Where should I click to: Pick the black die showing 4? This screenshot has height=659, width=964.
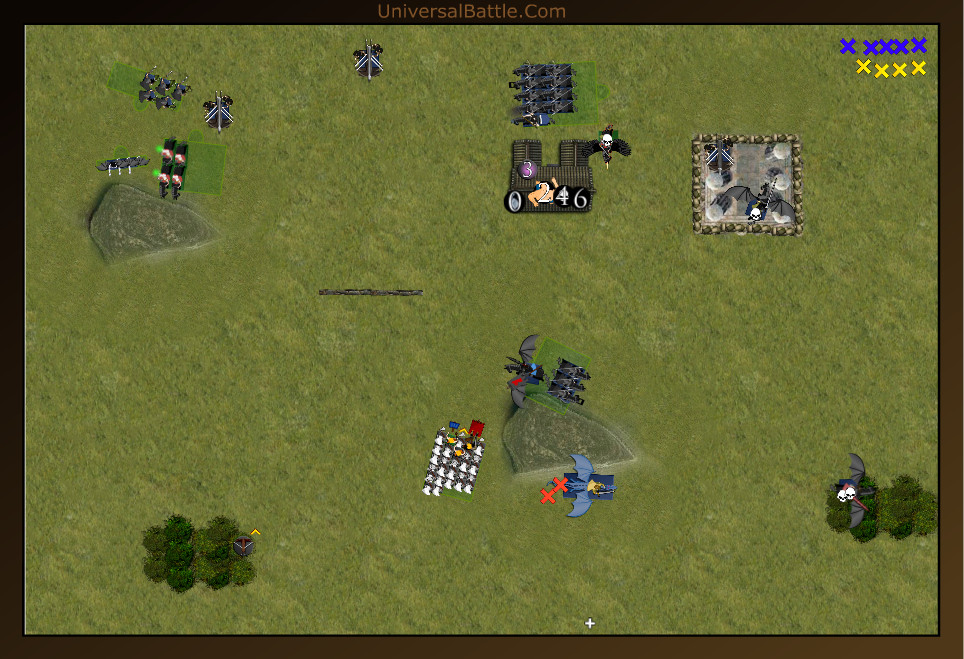tap(563, 198)
